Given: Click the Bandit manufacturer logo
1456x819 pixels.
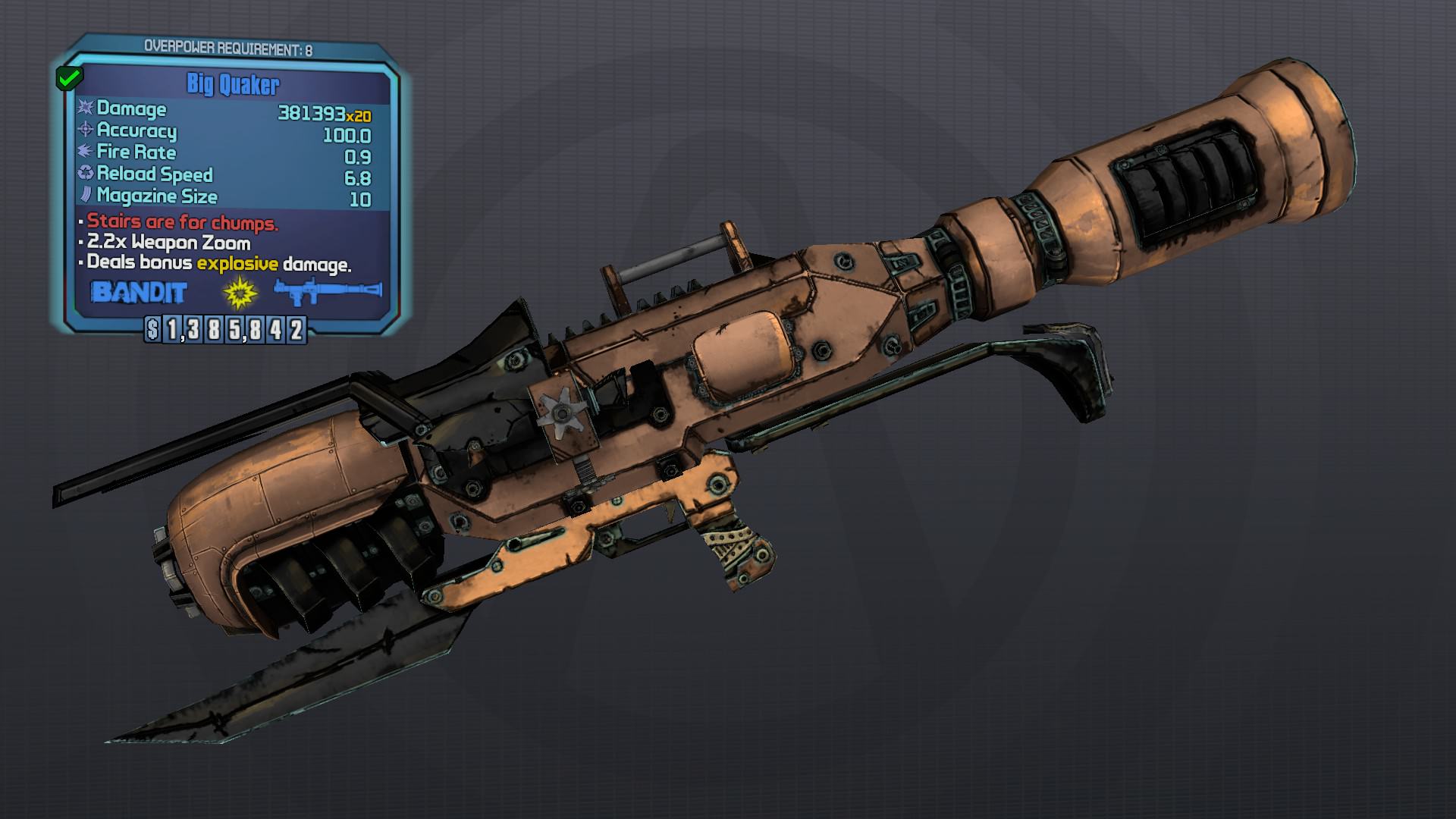Looking at the screenshot, I should coord(138,292).
